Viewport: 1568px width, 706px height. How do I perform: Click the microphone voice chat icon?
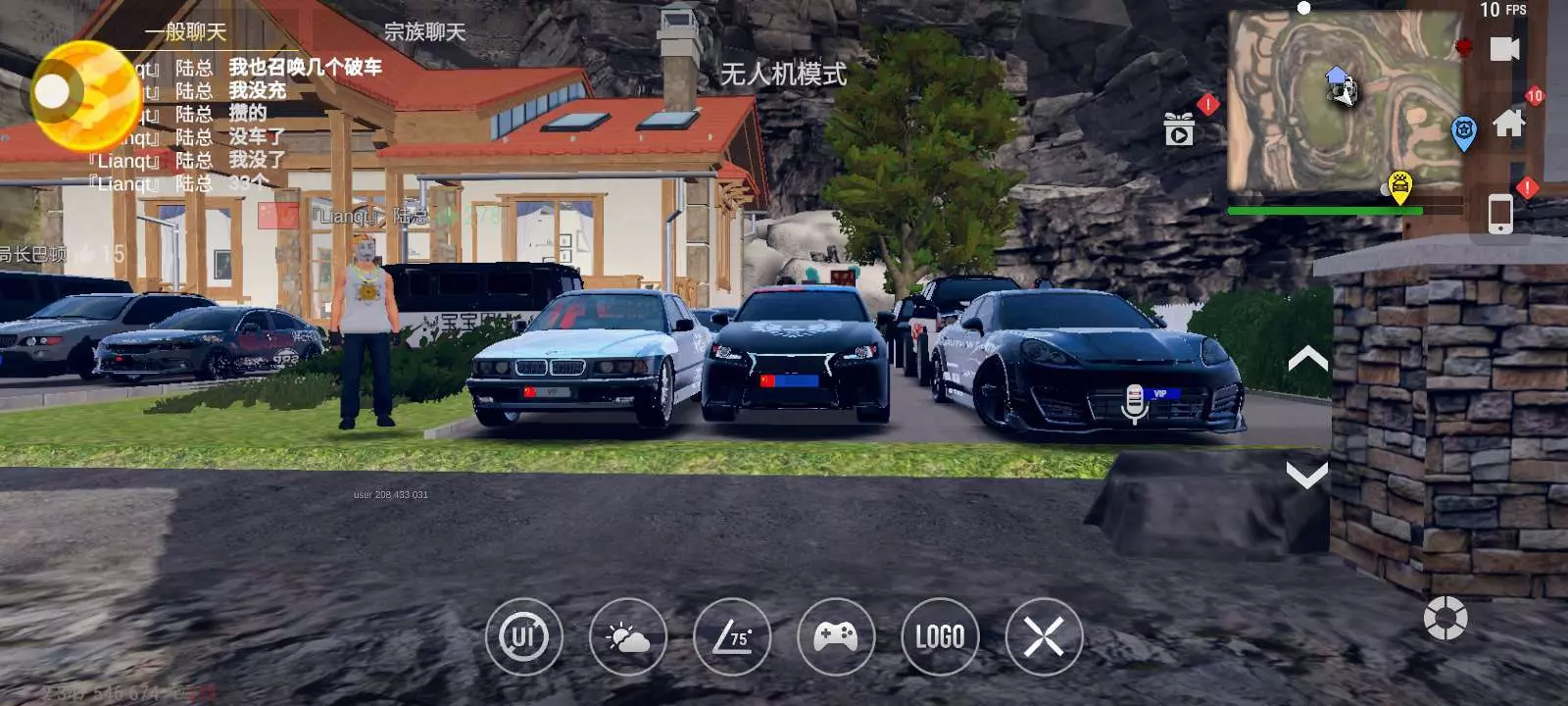[1134, 402]
